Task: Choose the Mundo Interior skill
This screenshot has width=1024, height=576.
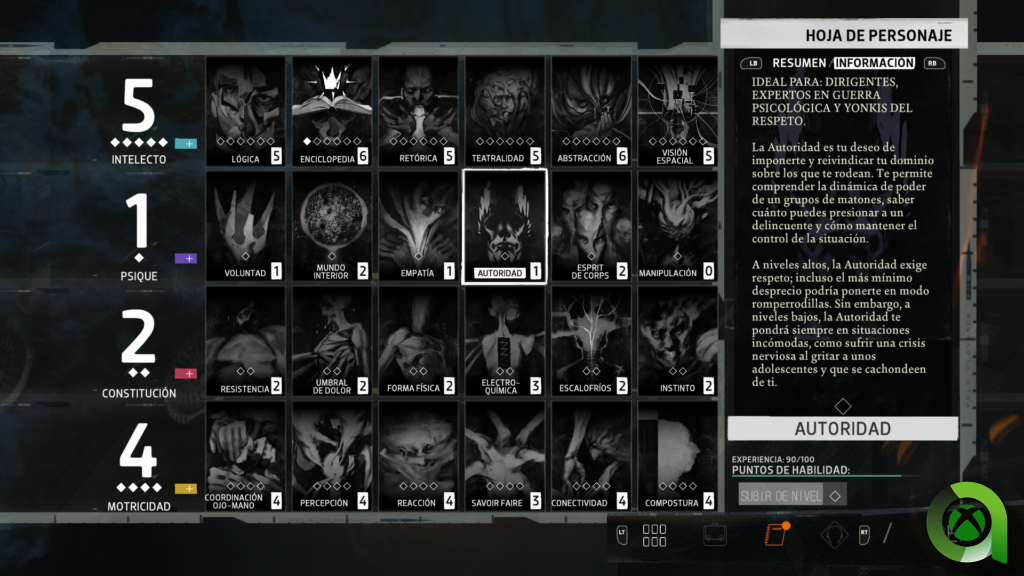Action: [331, 226]
